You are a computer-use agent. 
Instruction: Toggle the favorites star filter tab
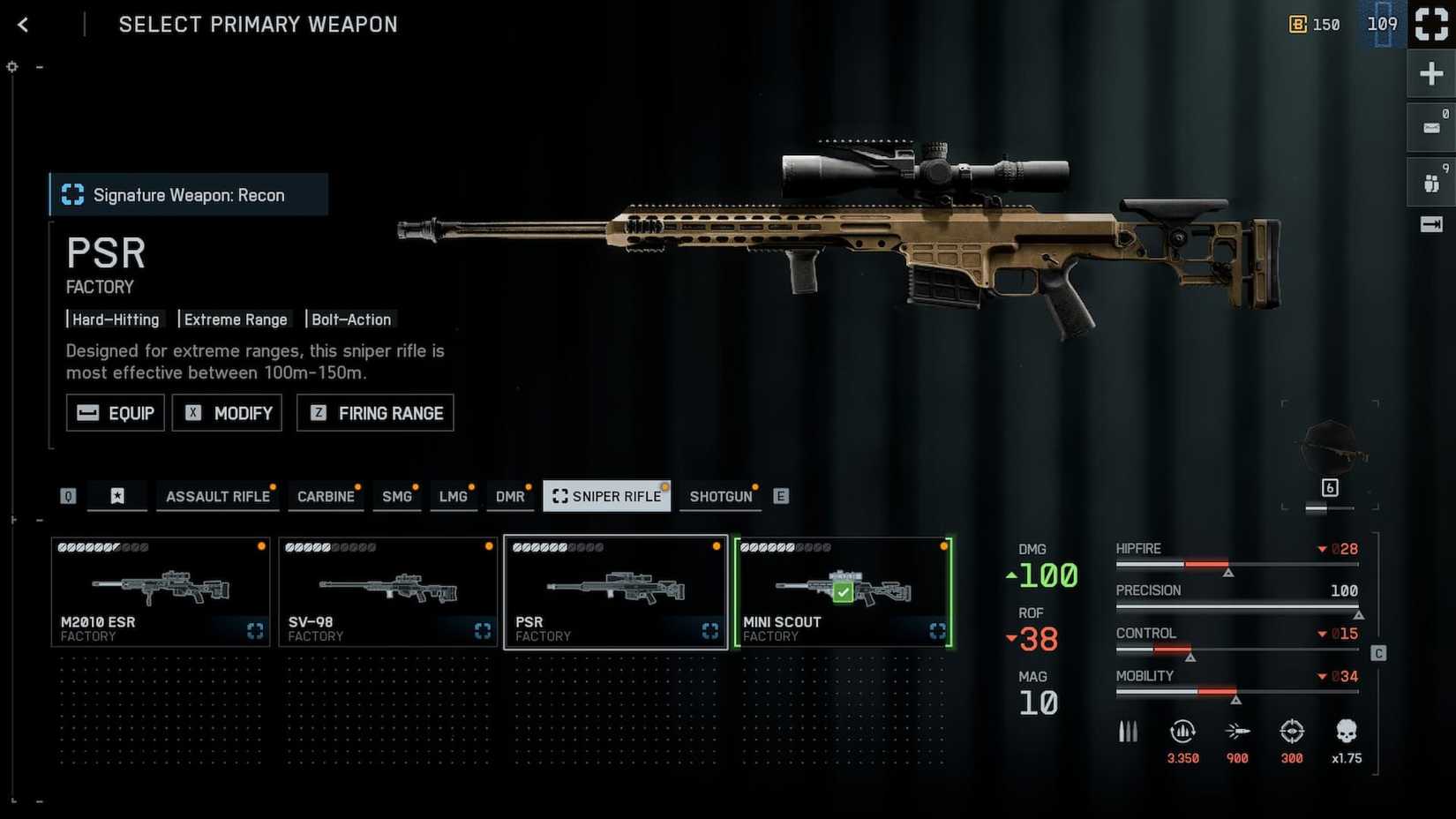pos(117,496)
